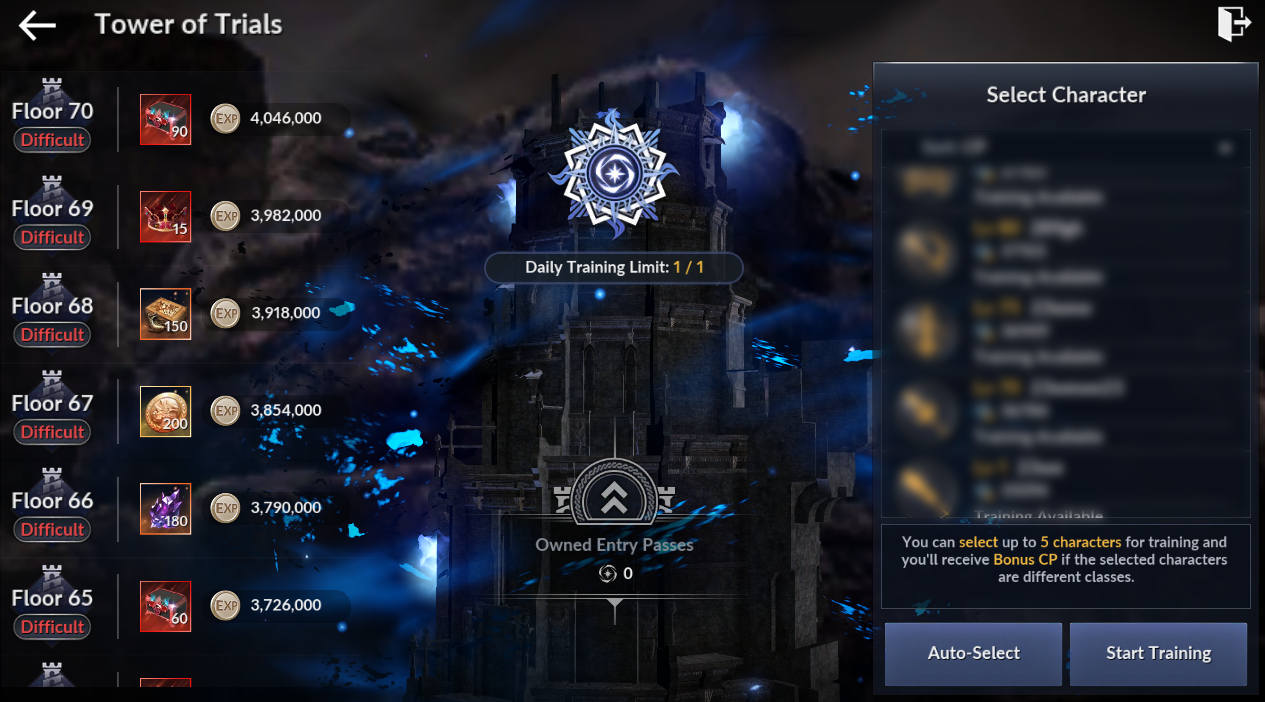View the purple crystal reward icon
The image size is (1265, 702).
[x=165, y=509]
